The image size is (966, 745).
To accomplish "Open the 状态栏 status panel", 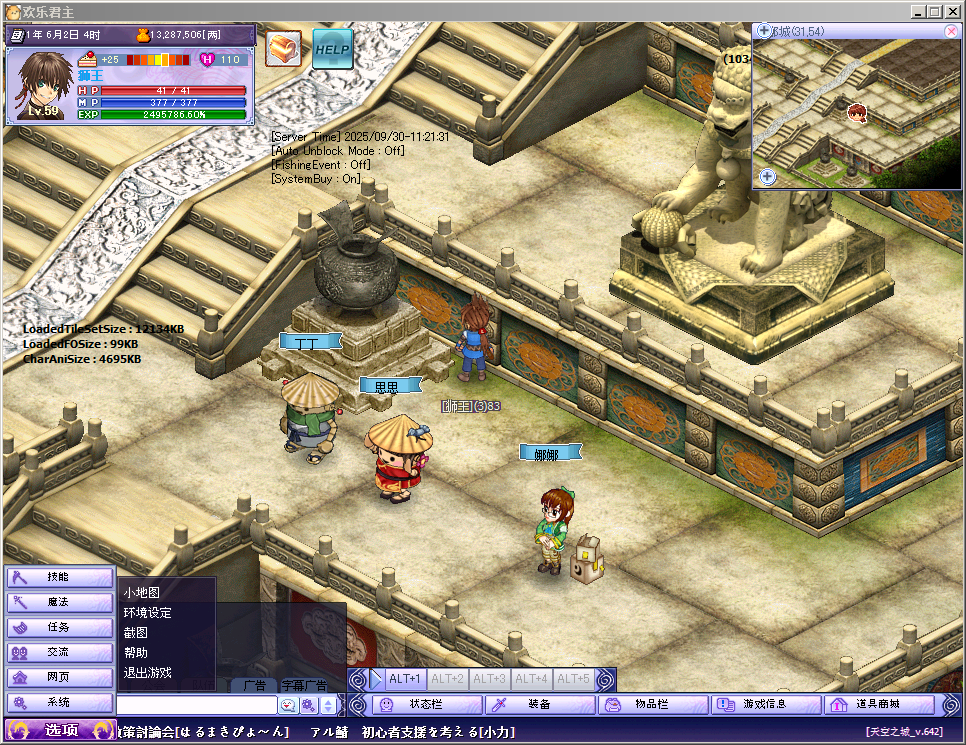I will [427, 704].
